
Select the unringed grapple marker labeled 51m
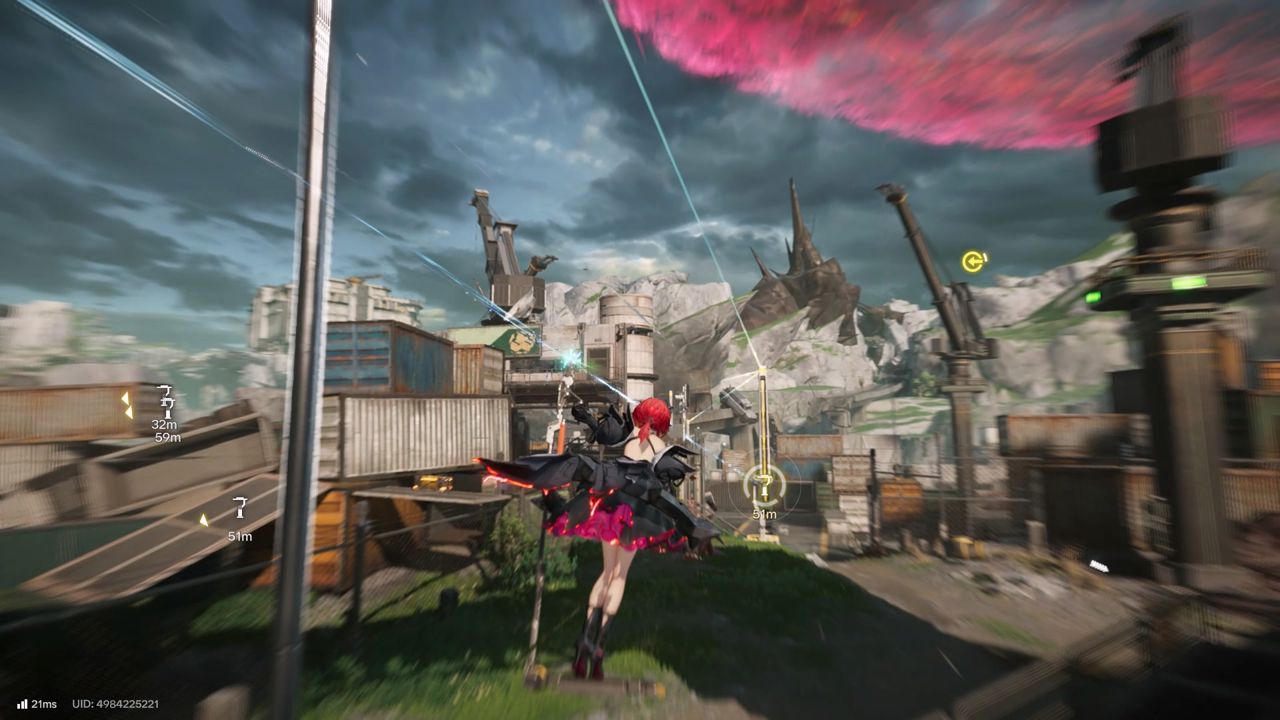tap(239, 507)
